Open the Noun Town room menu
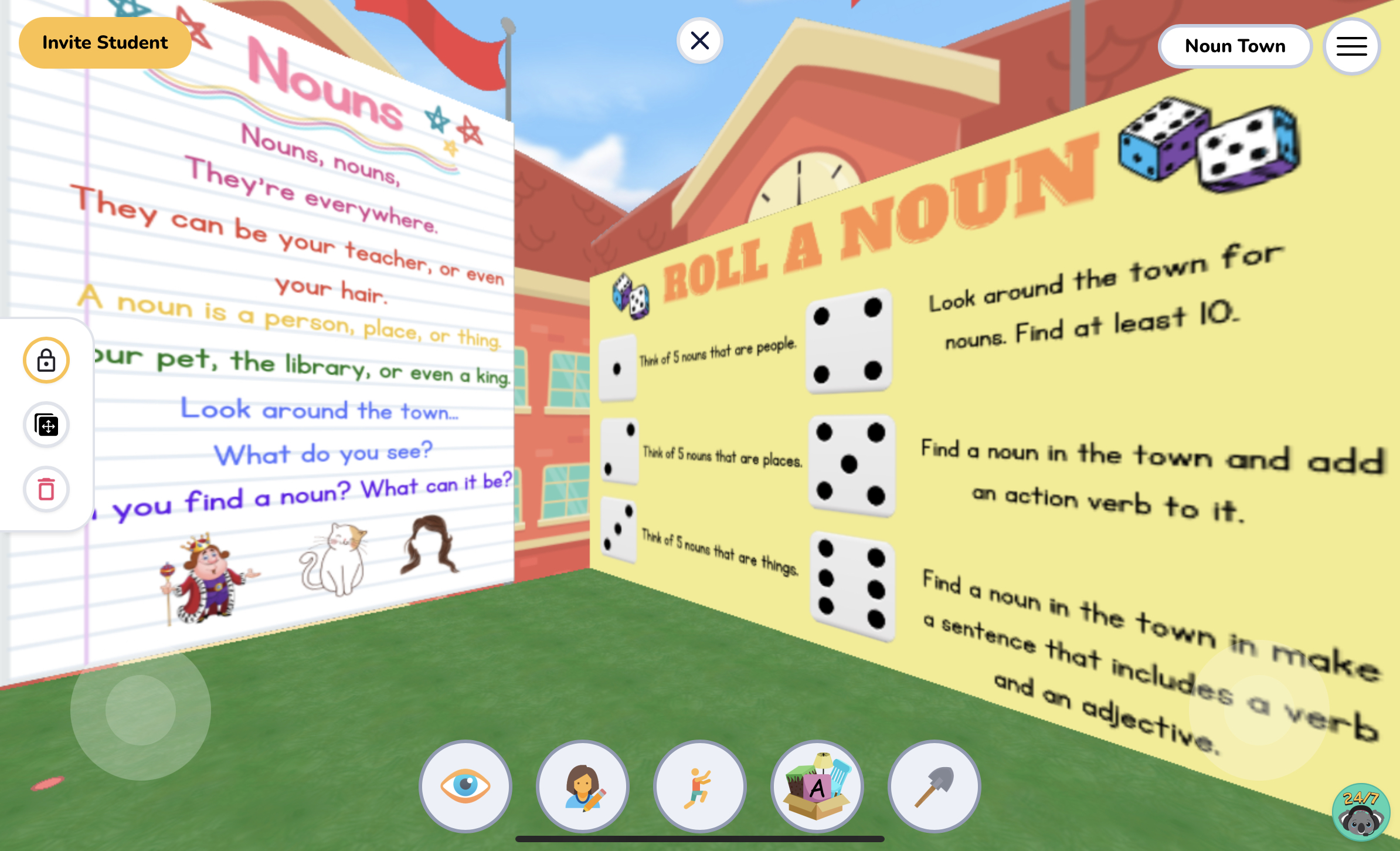 point(1235,46)
